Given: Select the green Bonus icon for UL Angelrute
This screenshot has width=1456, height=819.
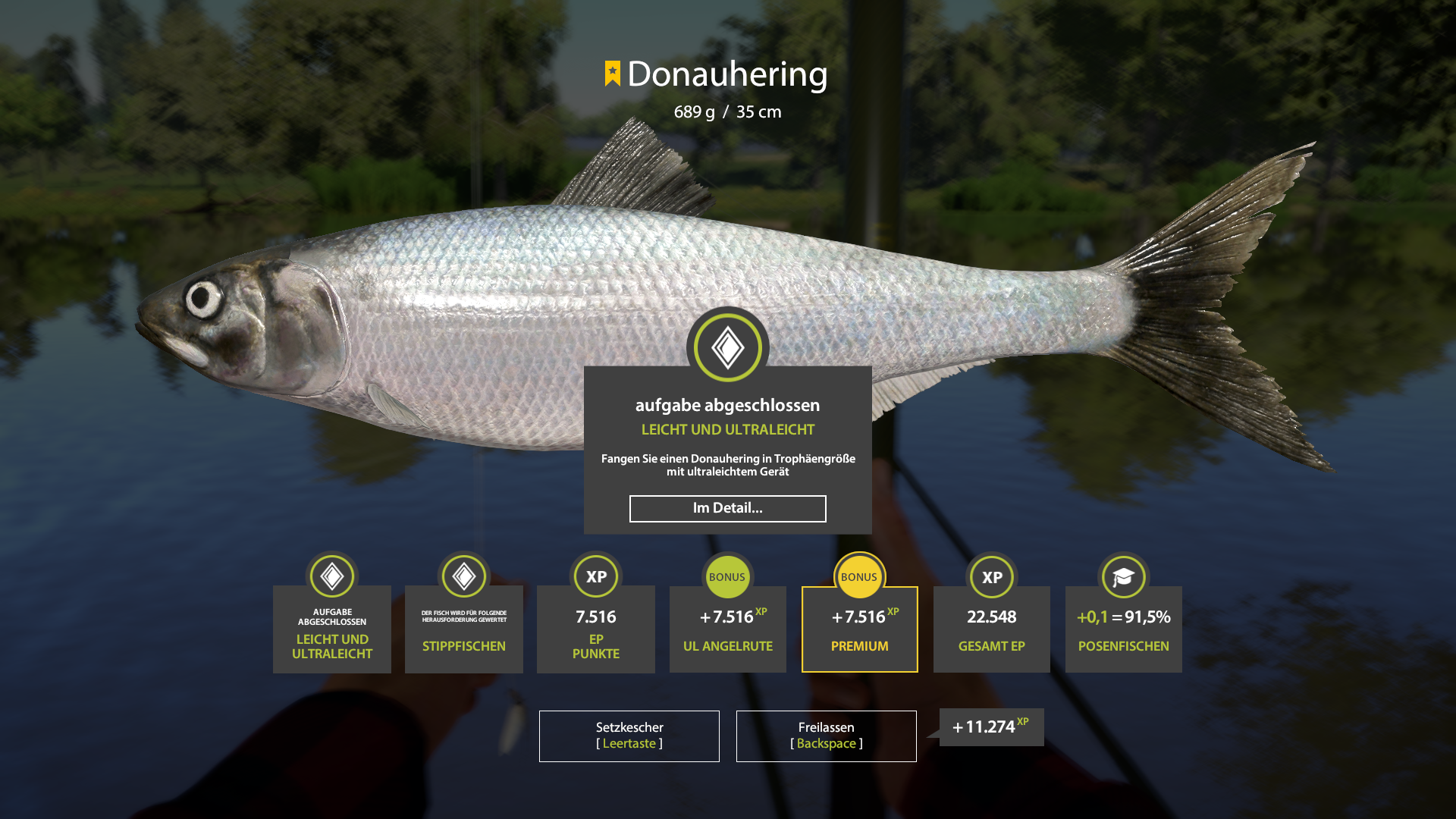Looking at the screenshot, I should [727, 576].
